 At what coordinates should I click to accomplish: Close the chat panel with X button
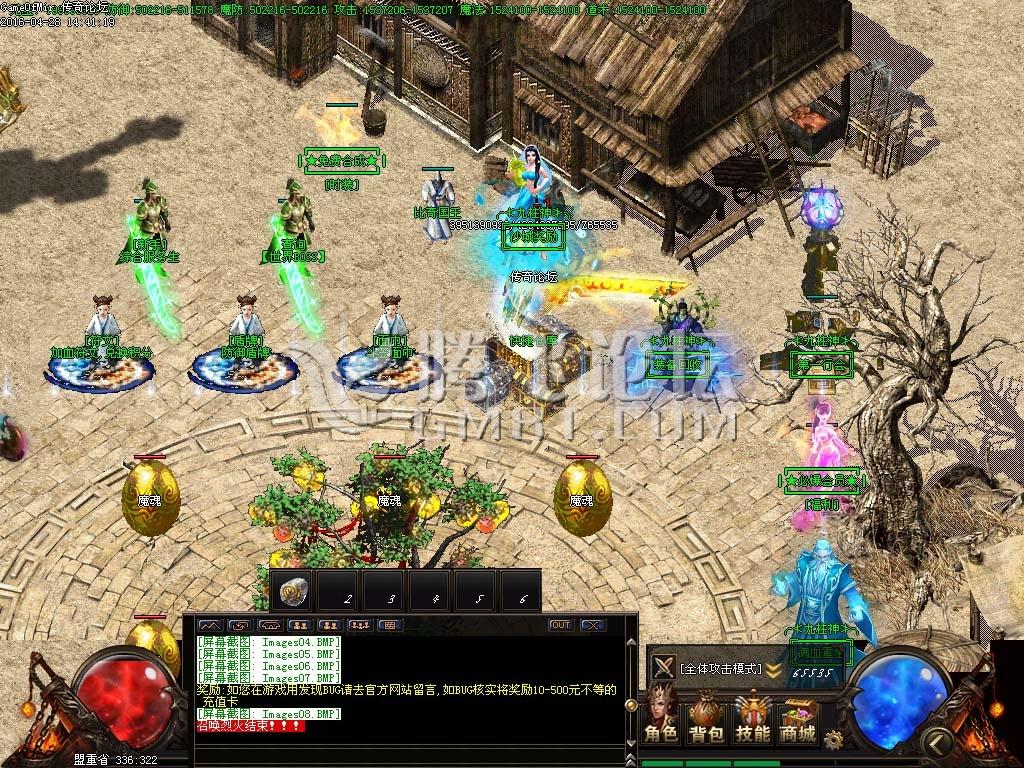point(593,625)
